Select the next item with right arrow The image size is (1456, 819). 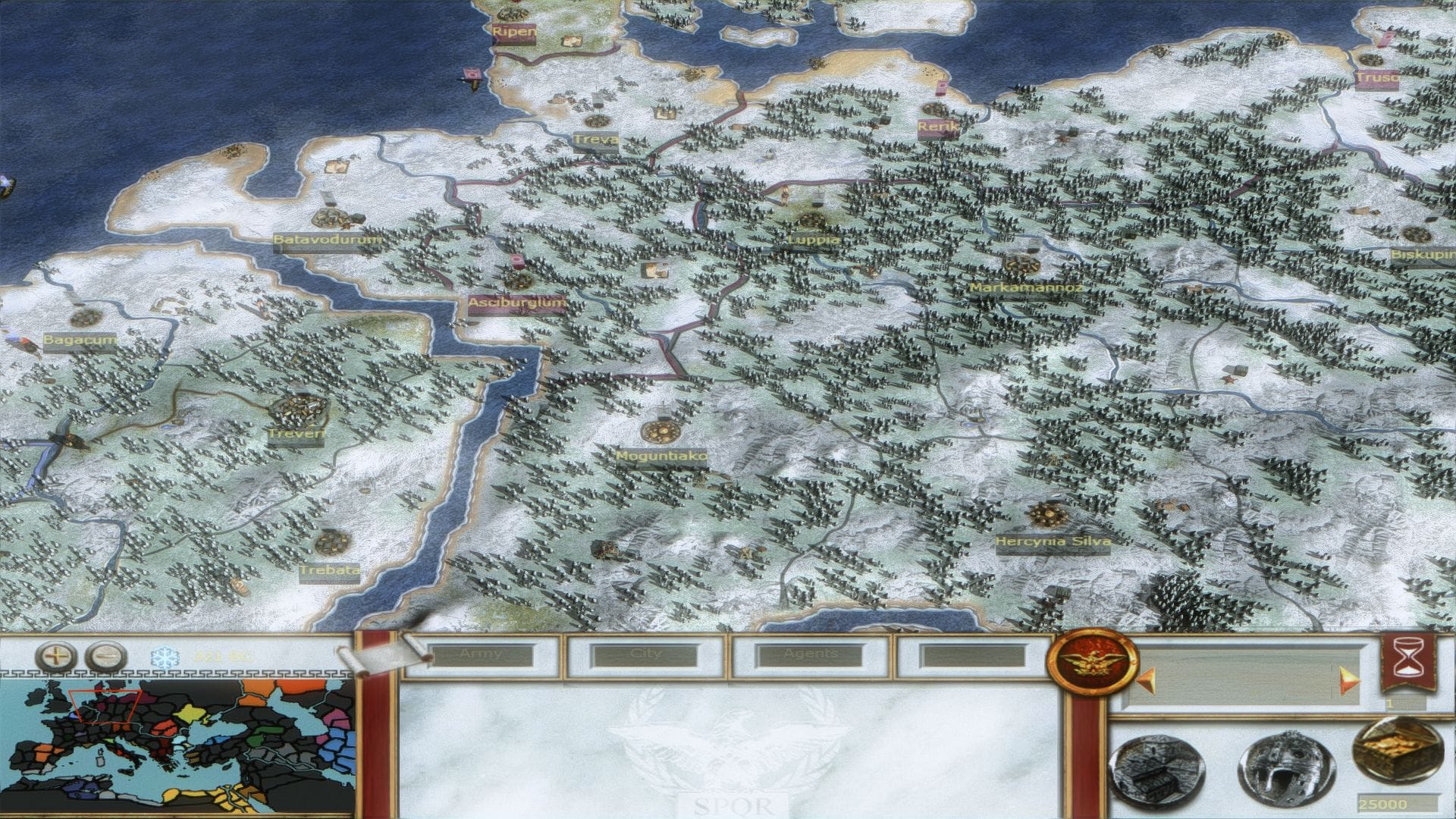click(1349, 680)
